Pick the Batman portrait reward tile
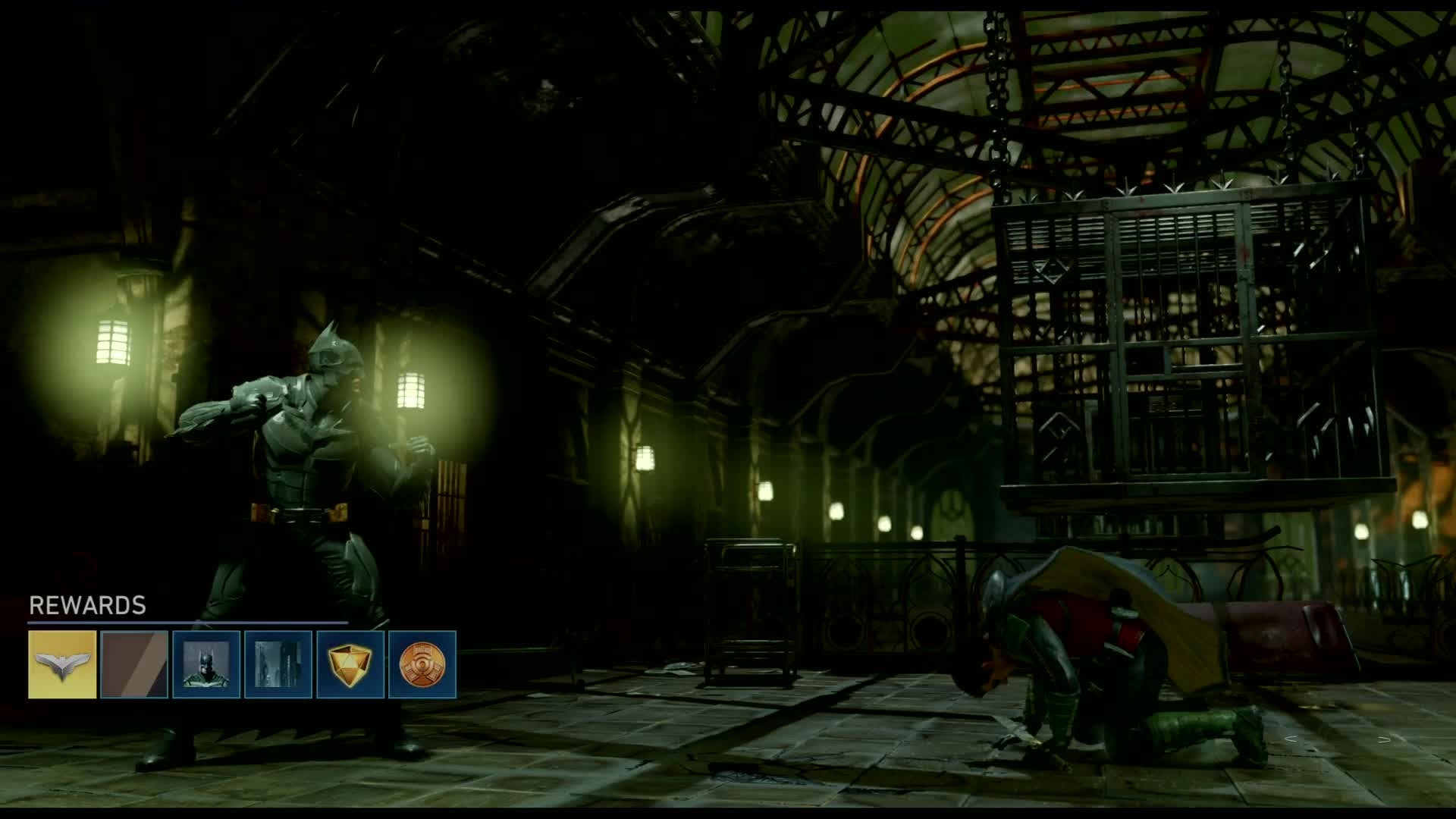This screenshot has height=819, width=1456. click(206, 664)
